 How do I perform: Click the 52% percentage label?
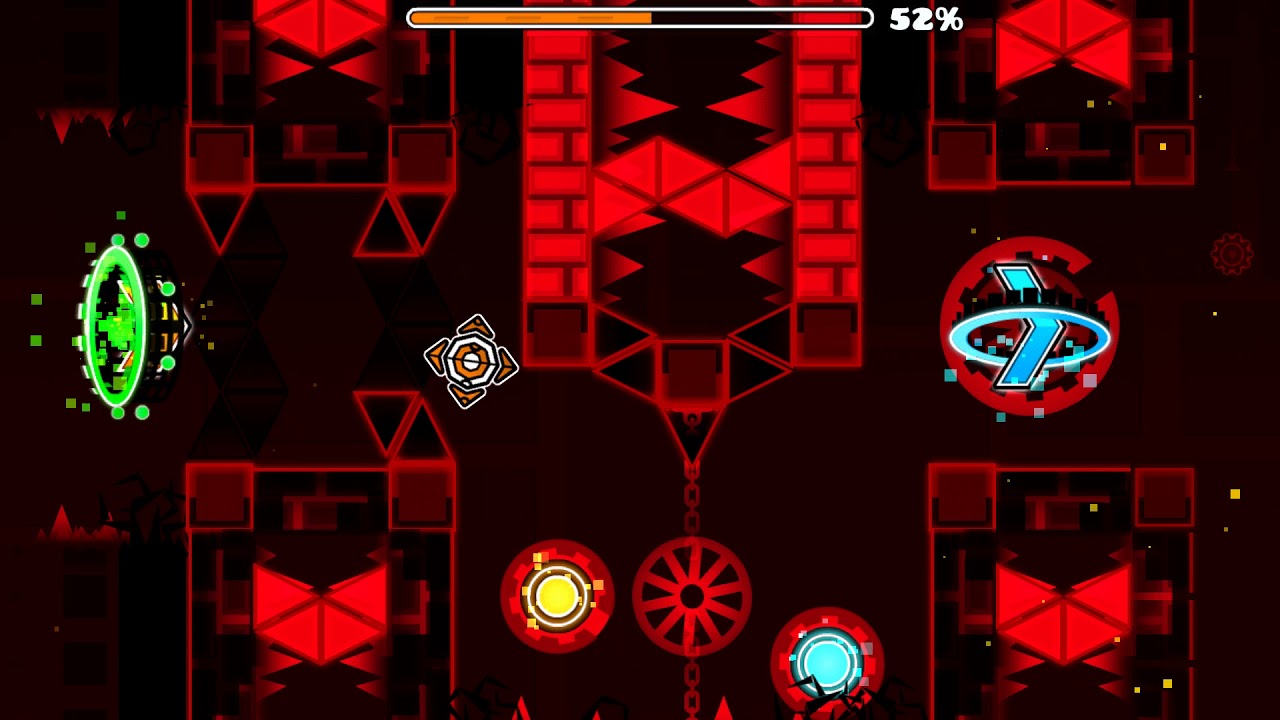926,18
